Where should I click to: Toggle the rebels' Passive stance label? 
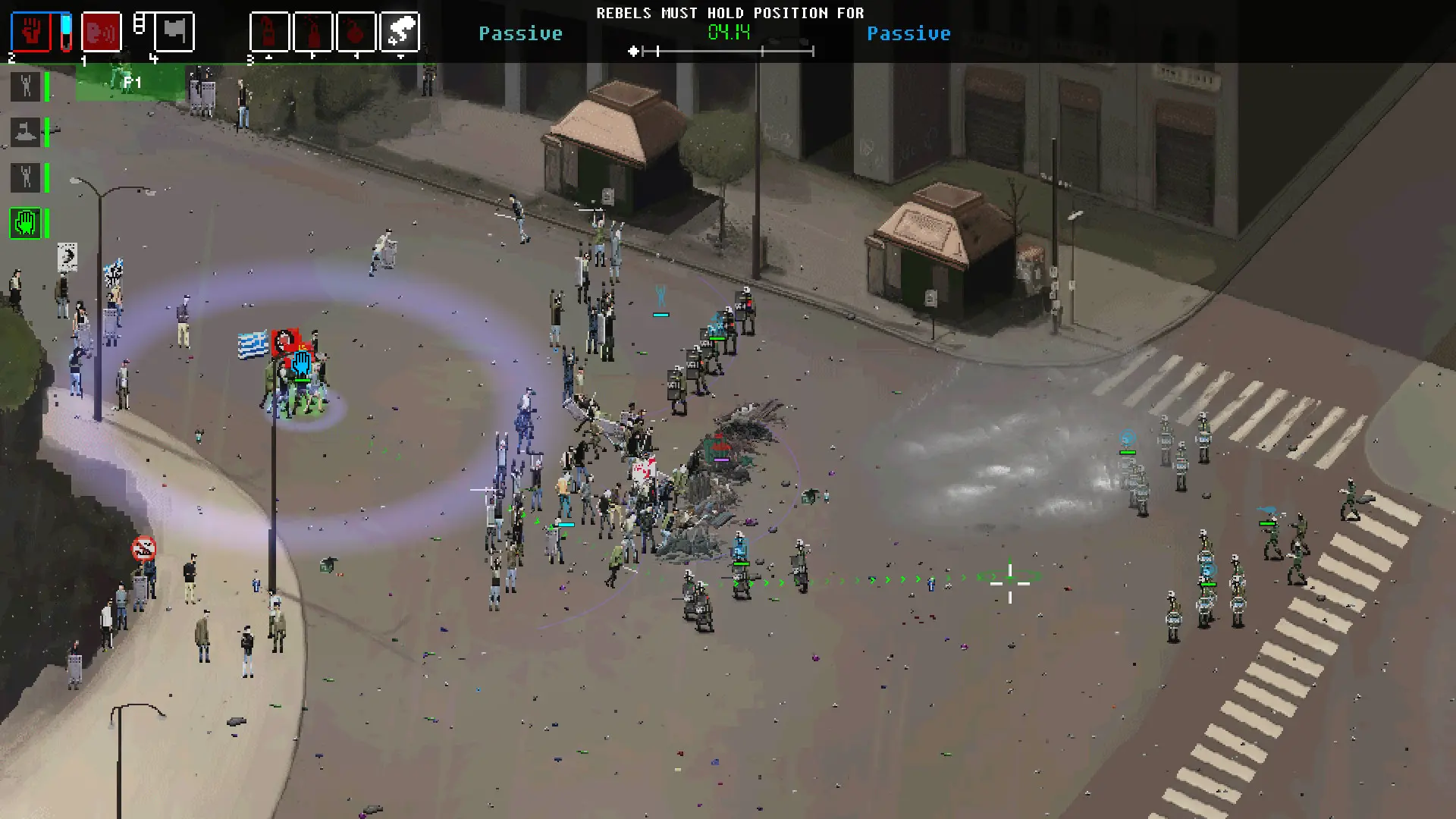pos(521,33)
